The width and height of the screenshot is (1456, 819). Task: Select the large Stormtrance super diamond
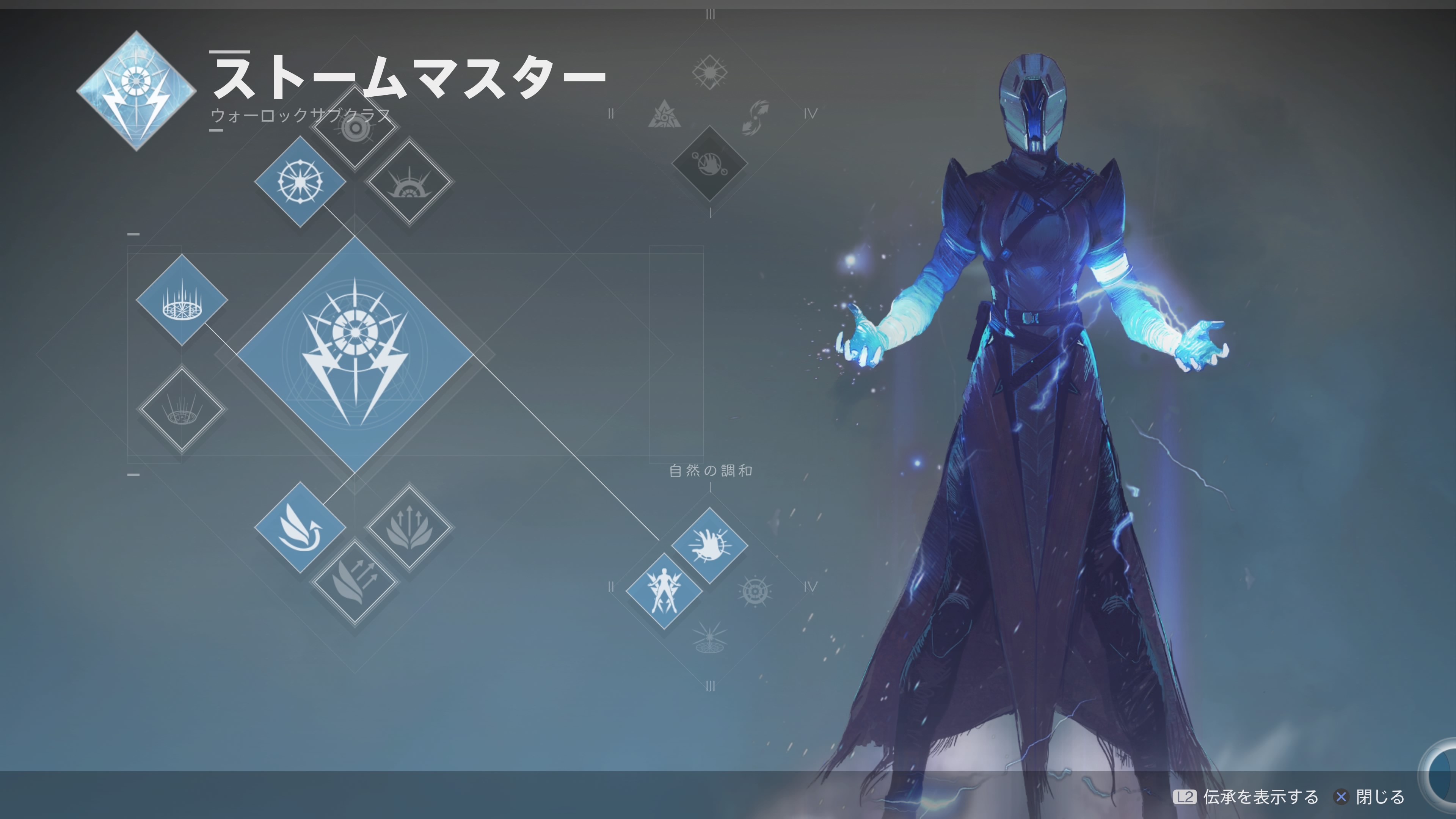(x=355, y=355)
